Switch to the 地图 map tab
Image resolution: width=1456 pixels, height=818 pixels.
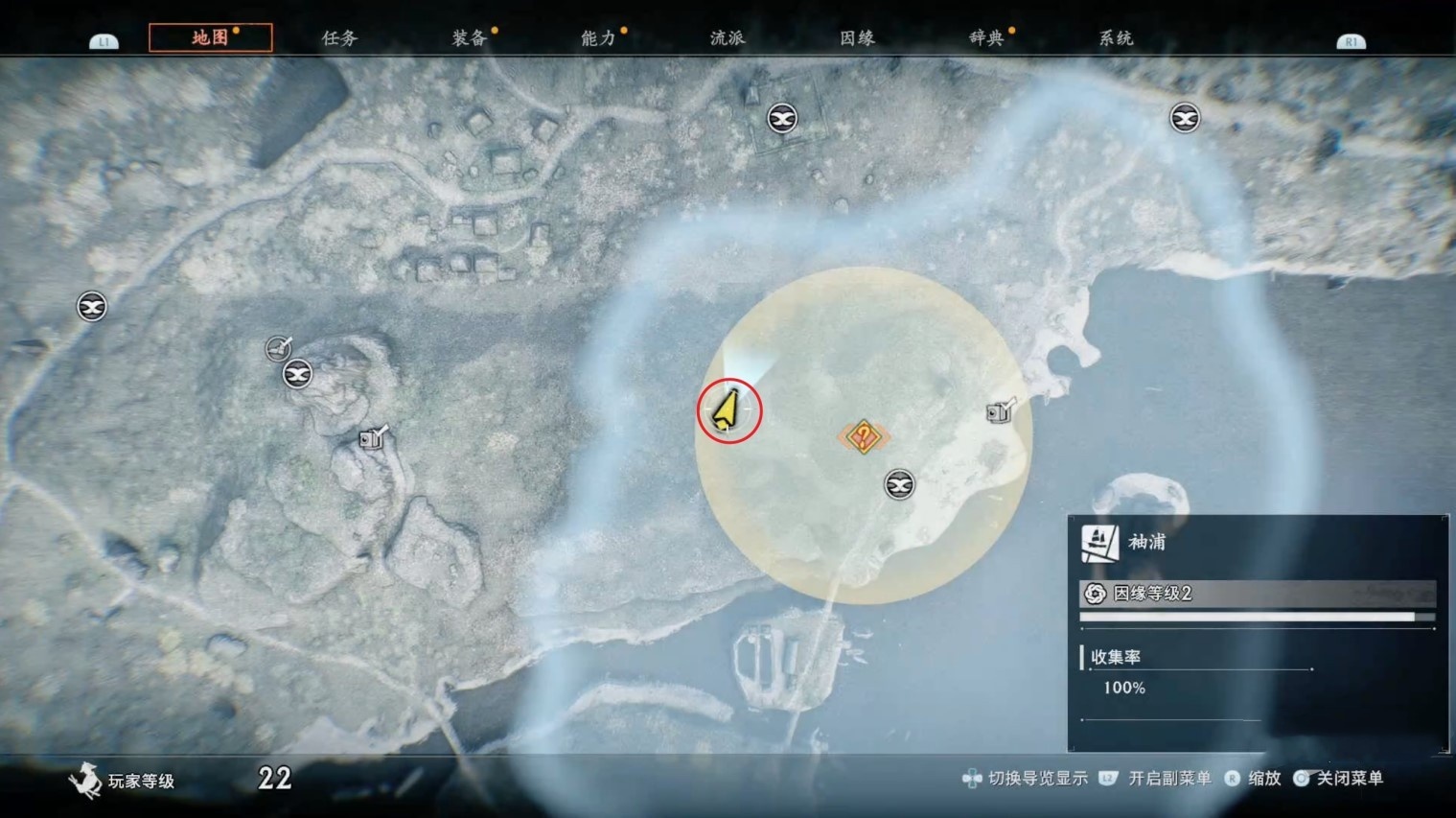(210, 38)
